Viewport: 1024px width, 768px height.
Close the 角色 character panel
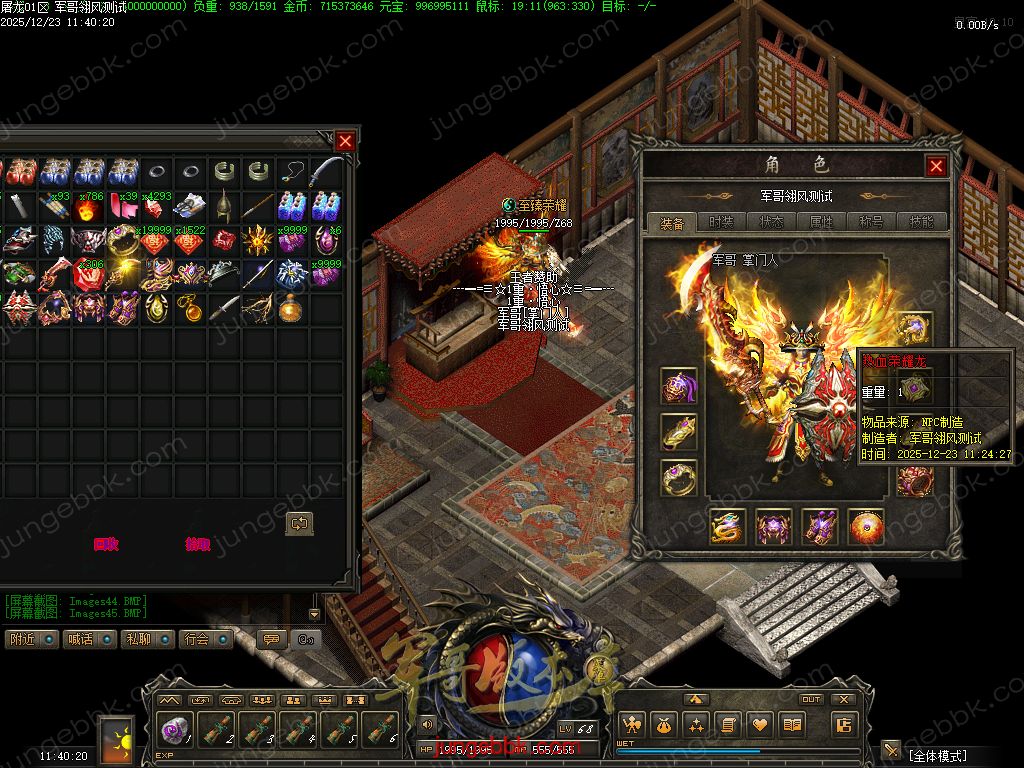[936, 166]
